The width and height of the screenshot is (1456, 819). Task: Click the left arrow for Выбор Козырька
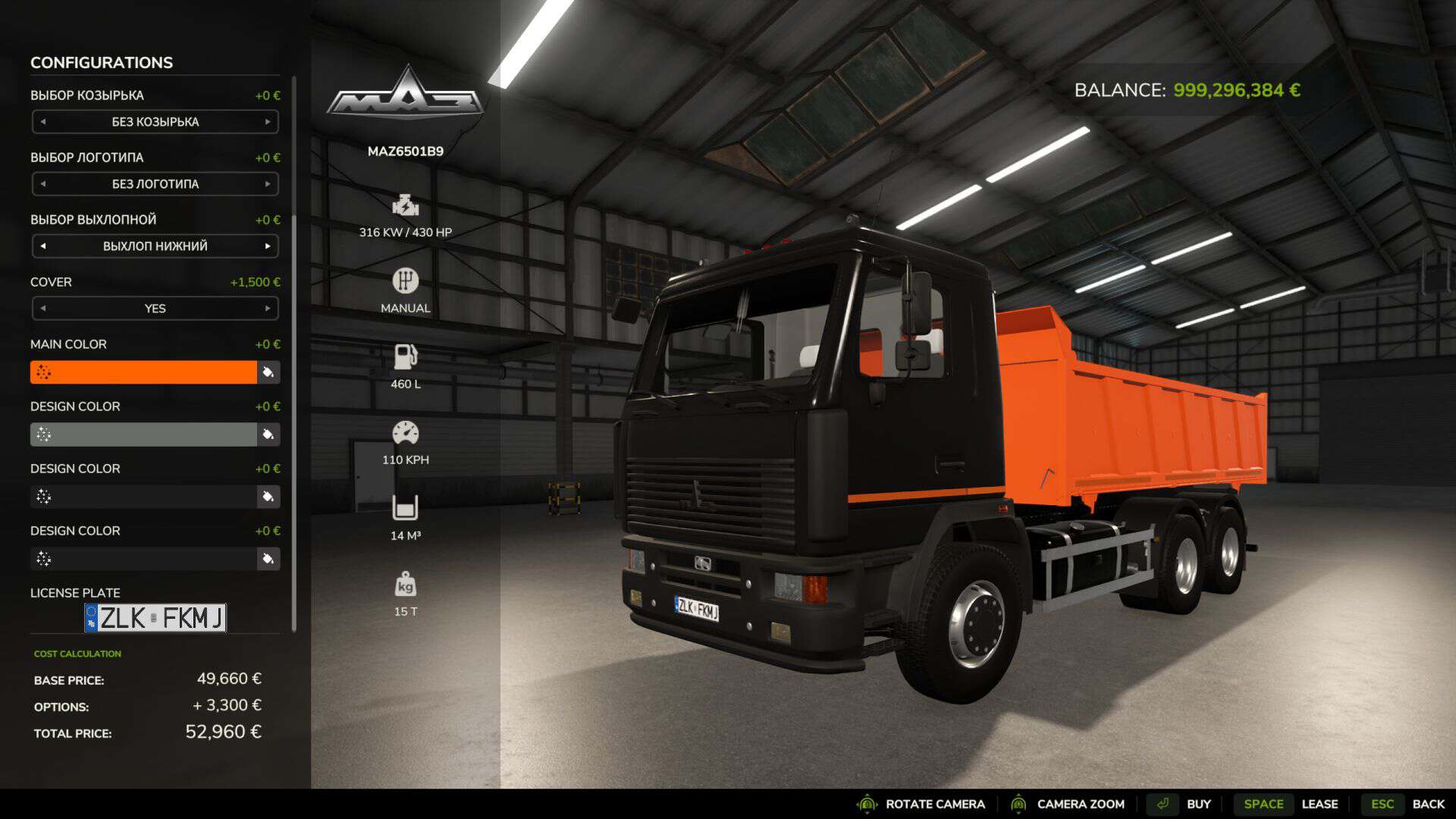tap(43, 122)
